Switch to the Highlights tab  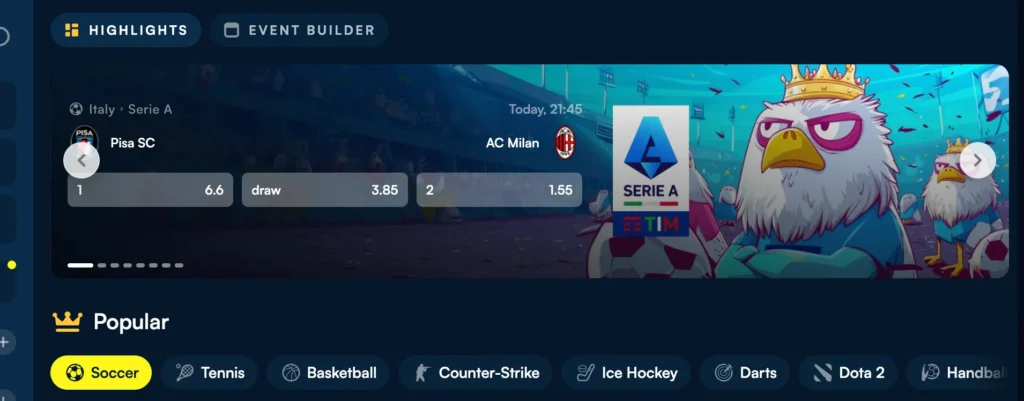(126, 30)
